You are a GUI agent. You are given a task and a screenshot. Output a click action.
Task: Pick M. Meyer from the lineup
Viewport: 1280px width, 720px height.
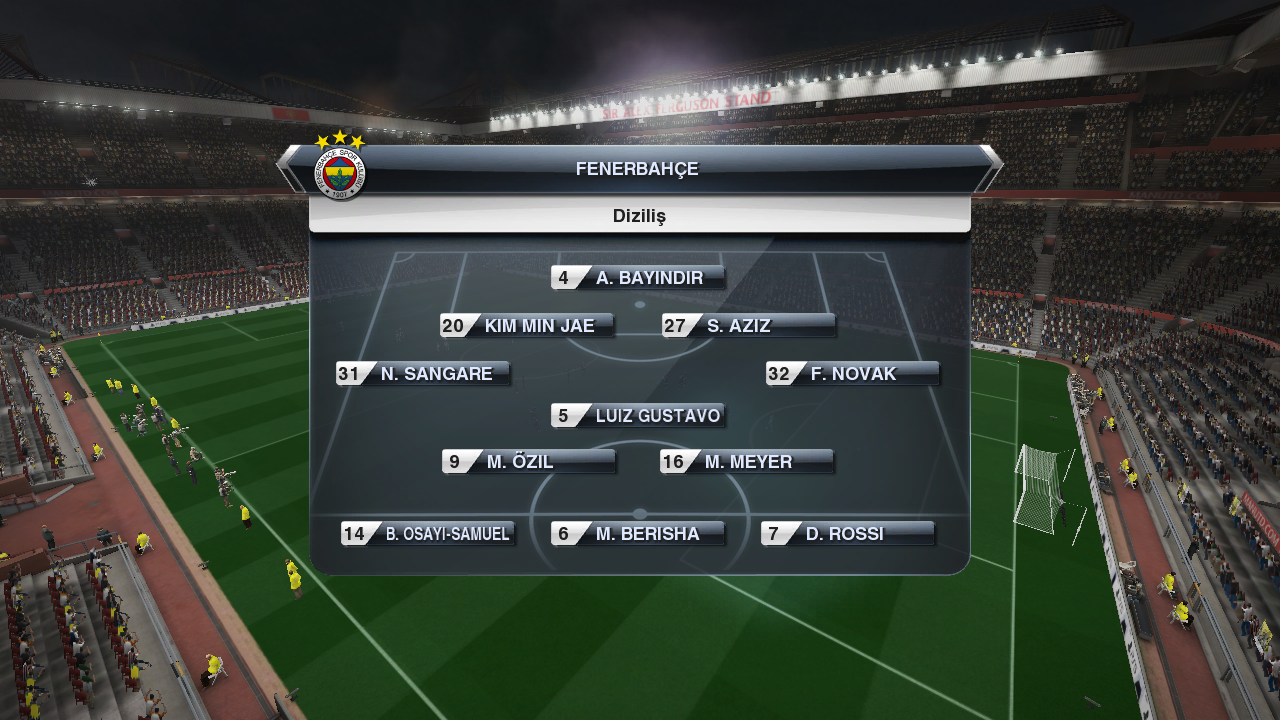point(747,462)
